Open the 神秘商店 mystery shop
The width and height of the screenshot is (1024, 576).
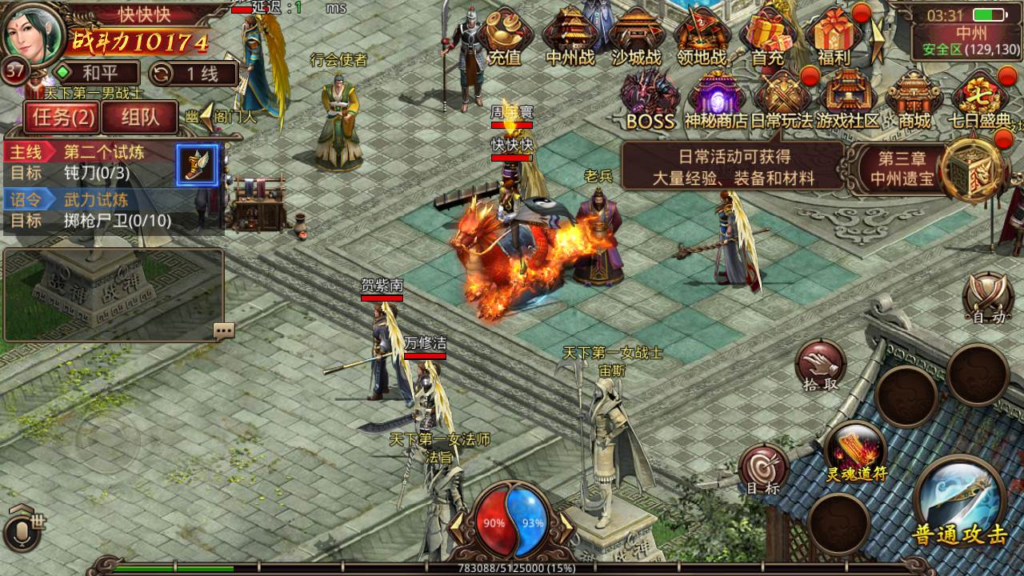(x=716, y=100)
